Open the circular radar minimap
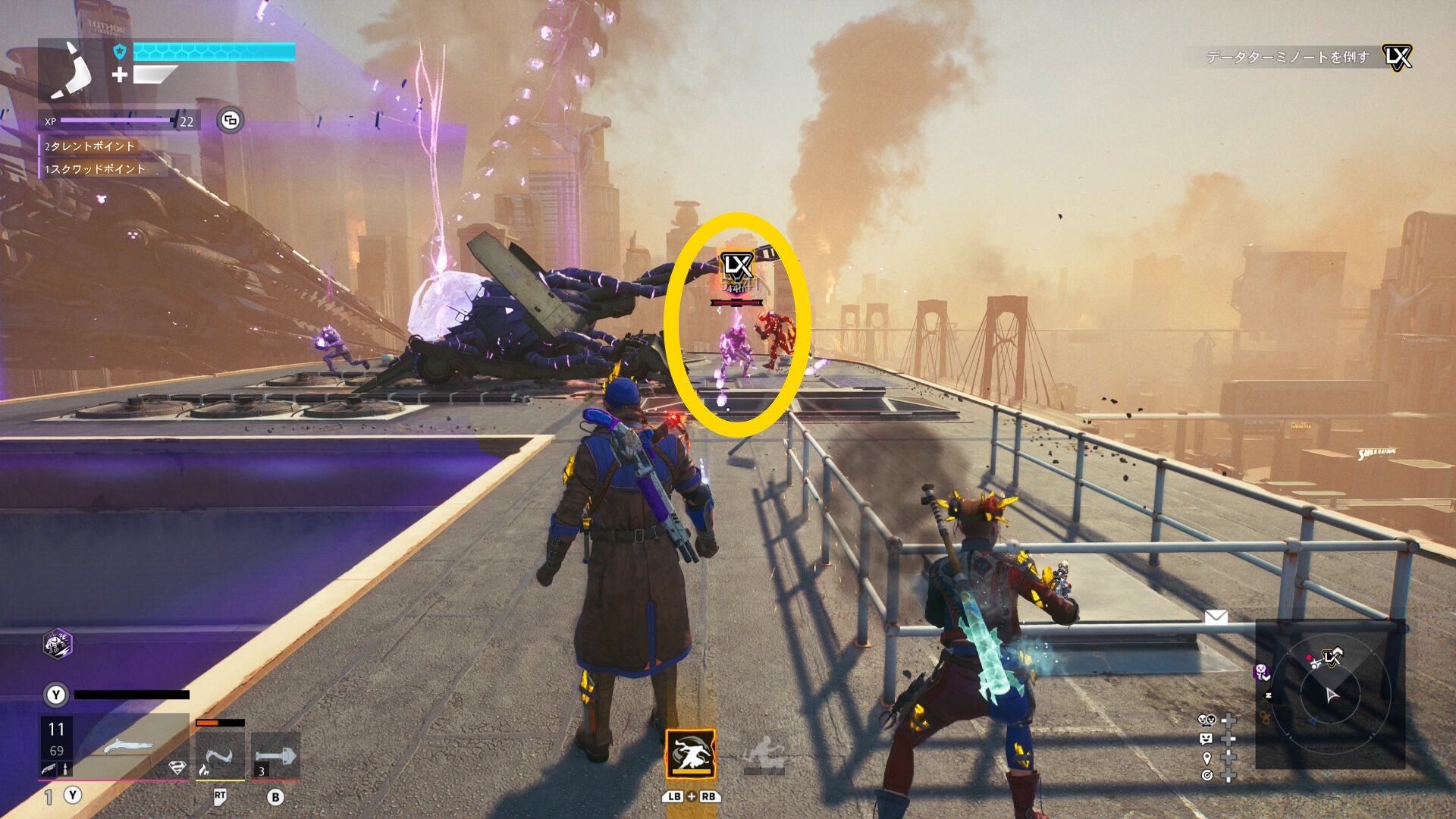The height and width of the screenshot is (819, 1456). click(x=1331, y=693)
